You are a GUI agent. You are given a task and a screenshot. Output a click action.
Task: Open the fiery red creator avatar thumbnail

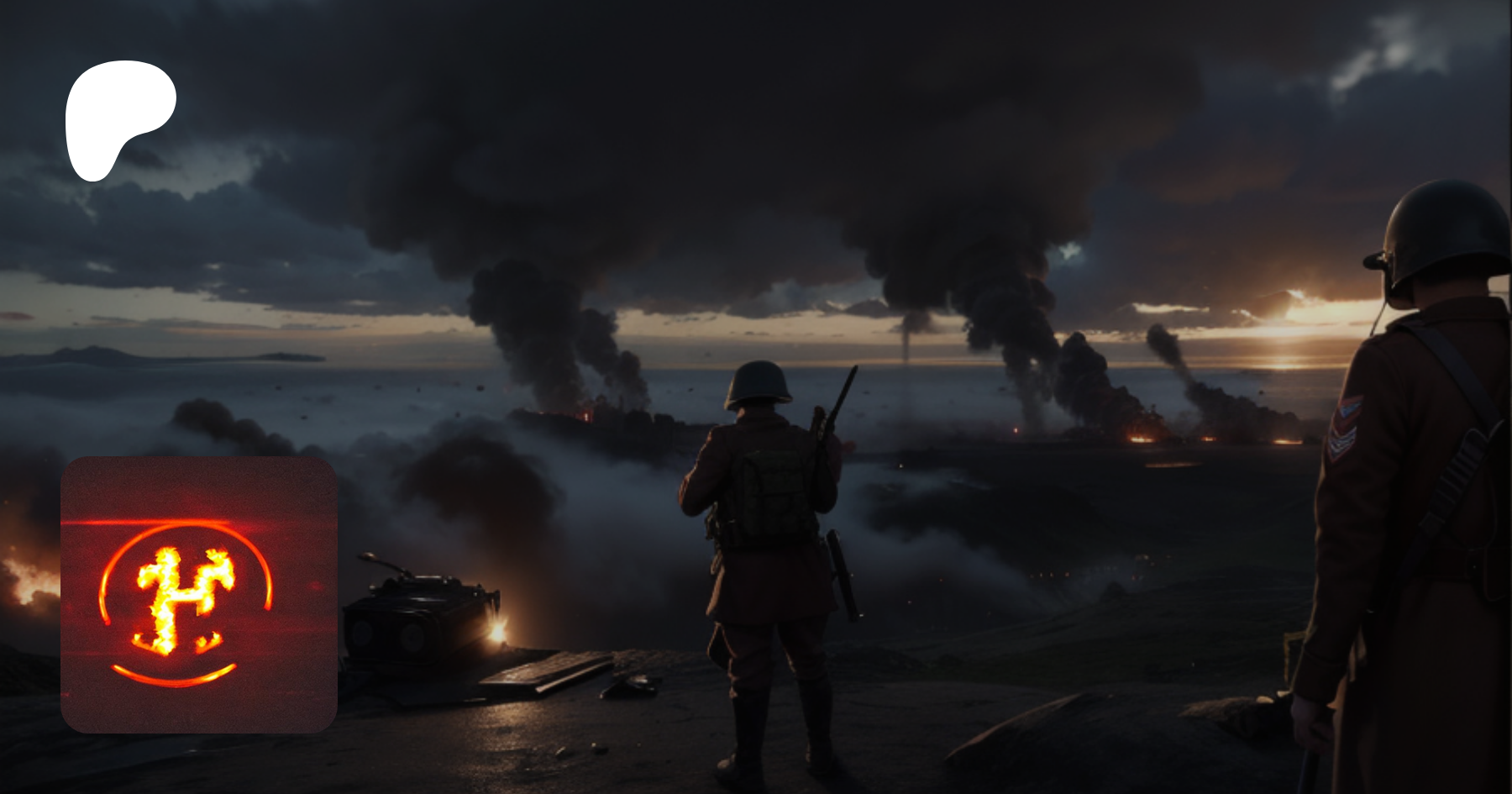click(199, 595)
